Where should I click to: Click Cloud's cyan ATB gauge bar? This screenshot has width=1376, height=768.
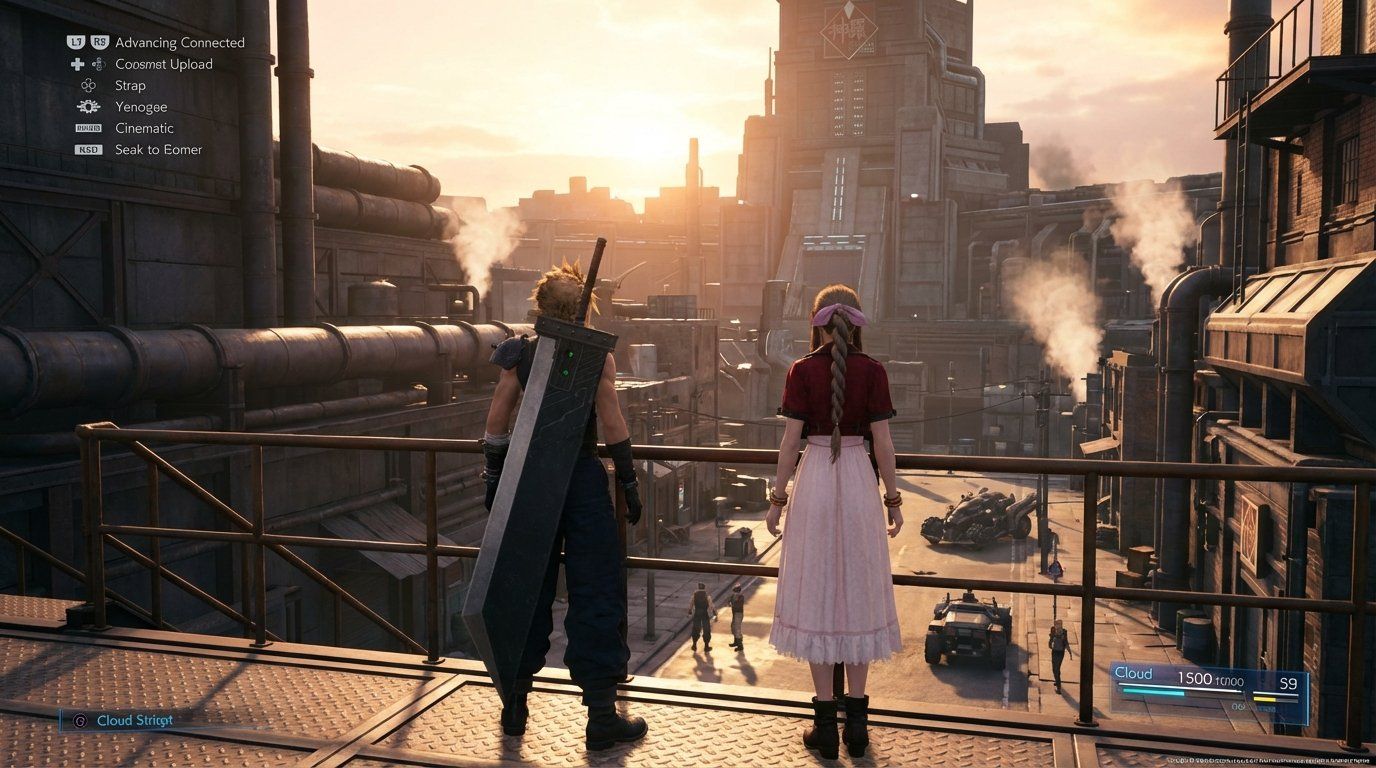[1152, 693]
